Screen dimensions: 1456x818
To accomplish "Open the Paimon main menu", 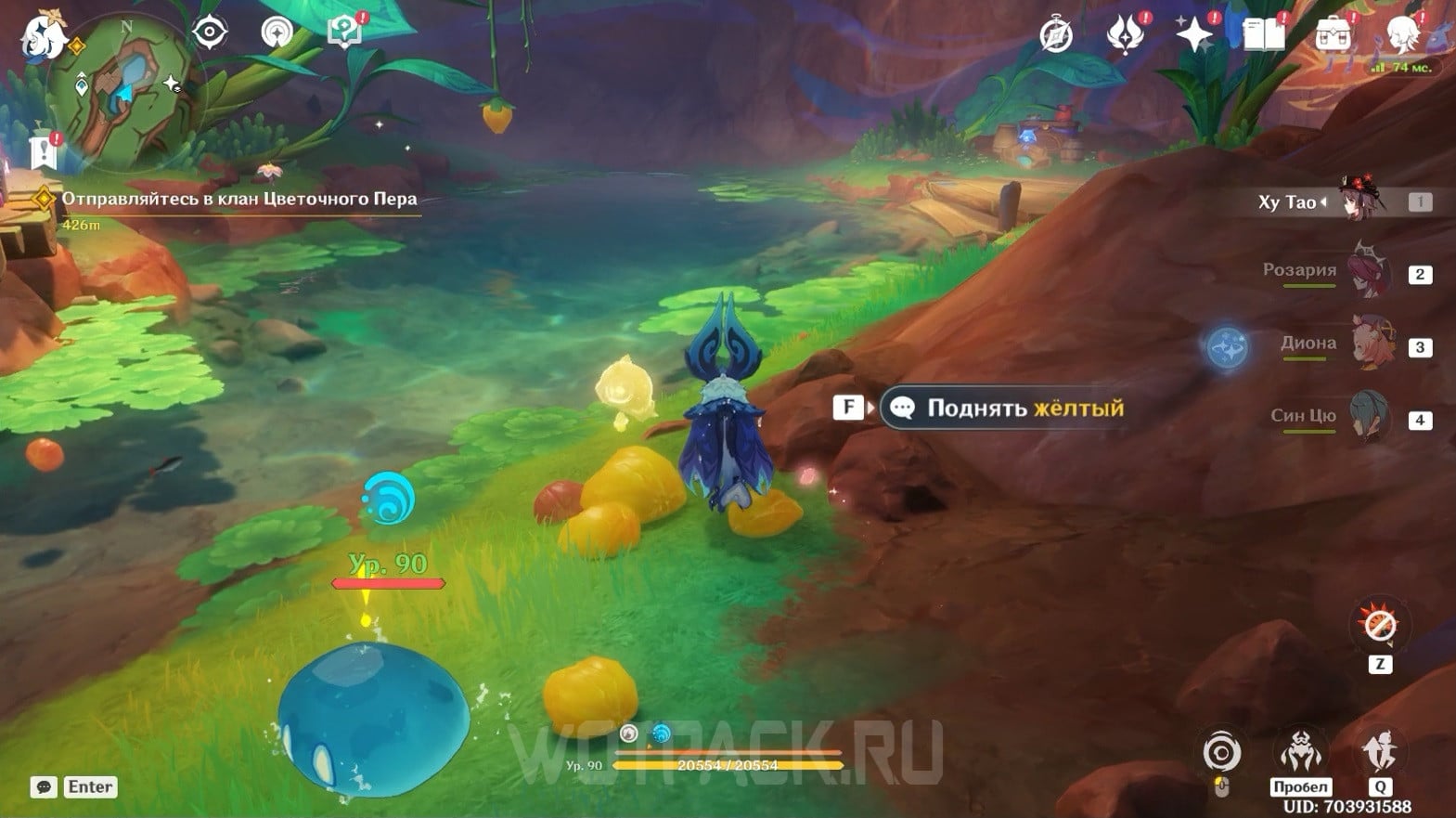I will point(42,37).
